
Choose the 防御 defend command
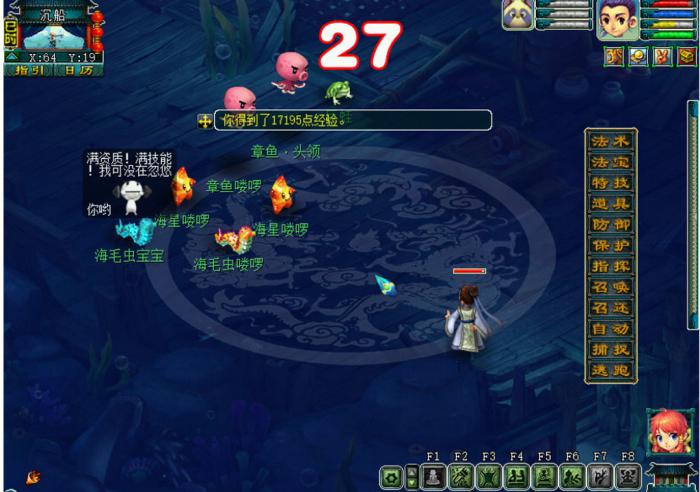tap(609, 225)
